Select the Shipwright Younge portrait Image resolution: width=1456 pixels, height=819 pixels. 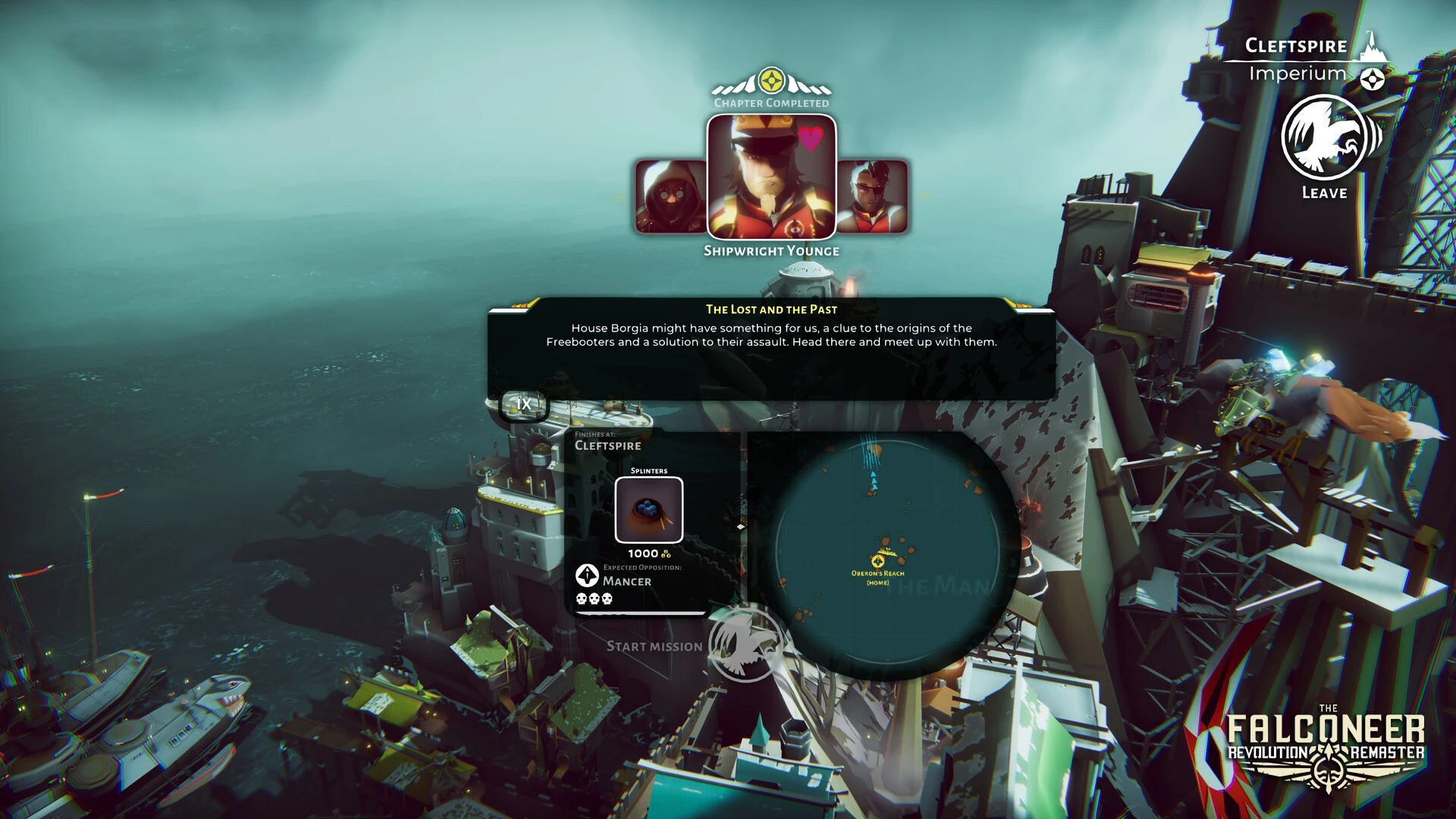point(771,177)
